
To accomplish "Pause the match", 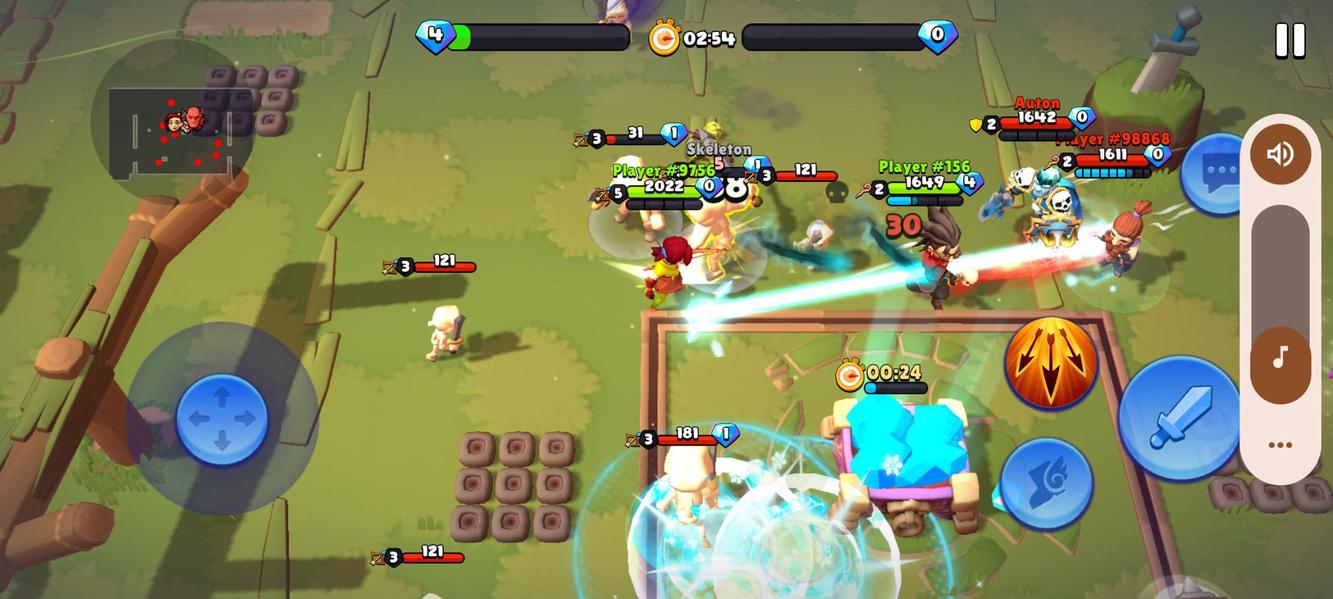I will pos(1290,41).
